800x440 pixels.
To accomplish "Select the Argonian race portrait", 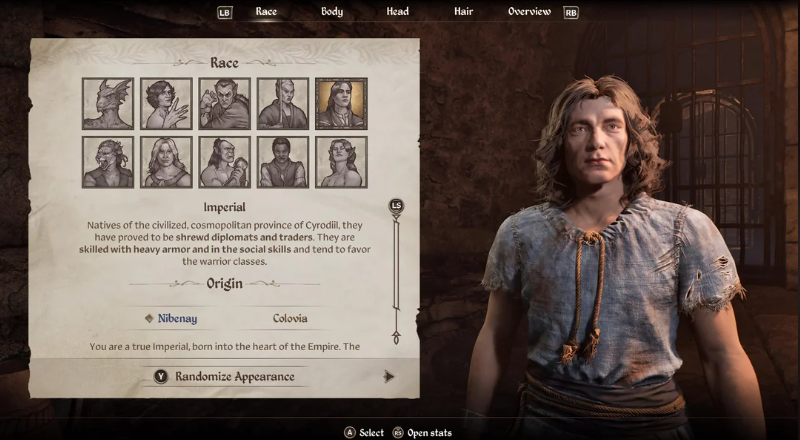I will [x=108, y=104].
